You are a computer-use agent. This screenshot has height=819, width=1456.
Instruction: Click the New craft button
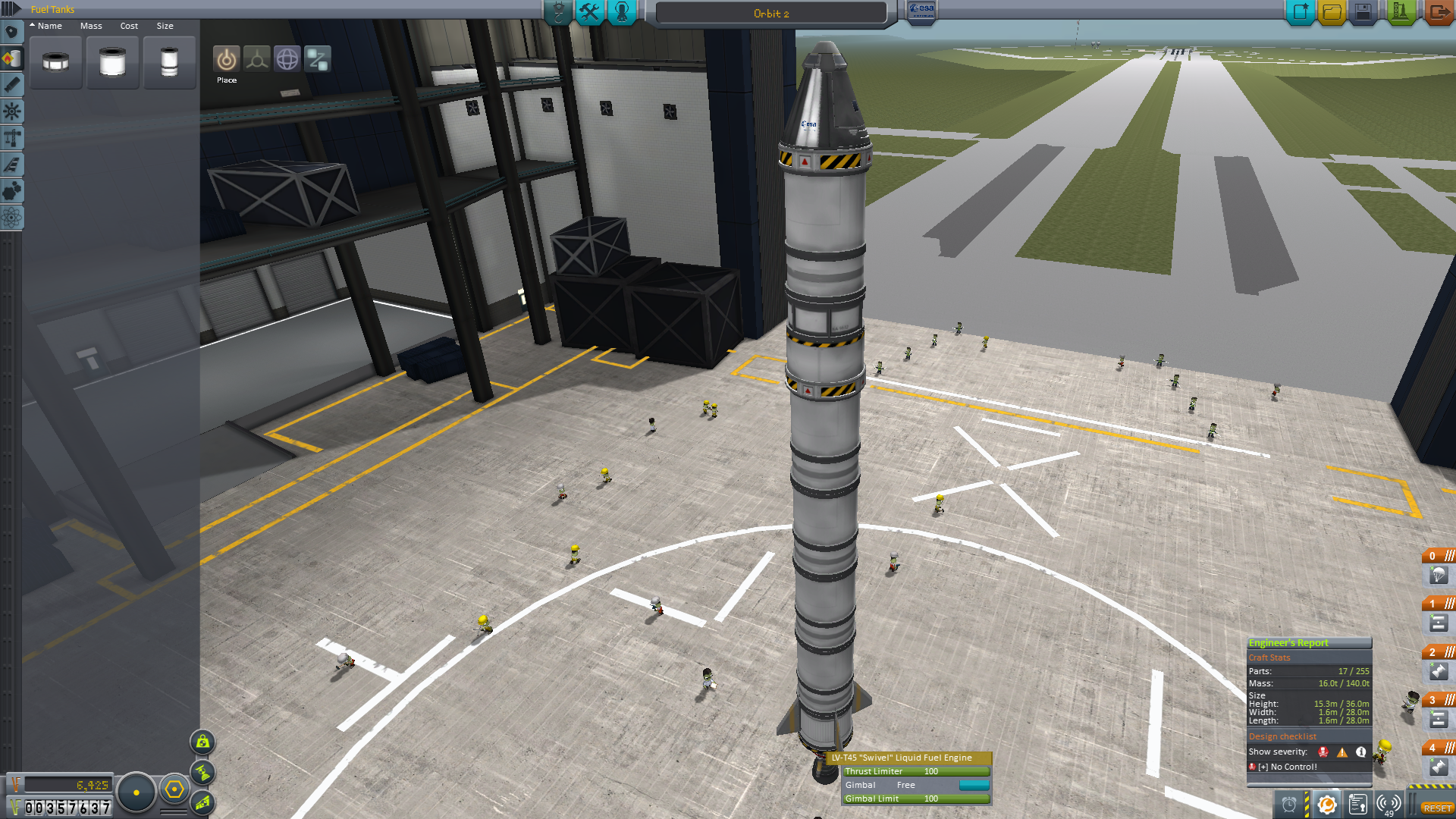coord(1301,12)
